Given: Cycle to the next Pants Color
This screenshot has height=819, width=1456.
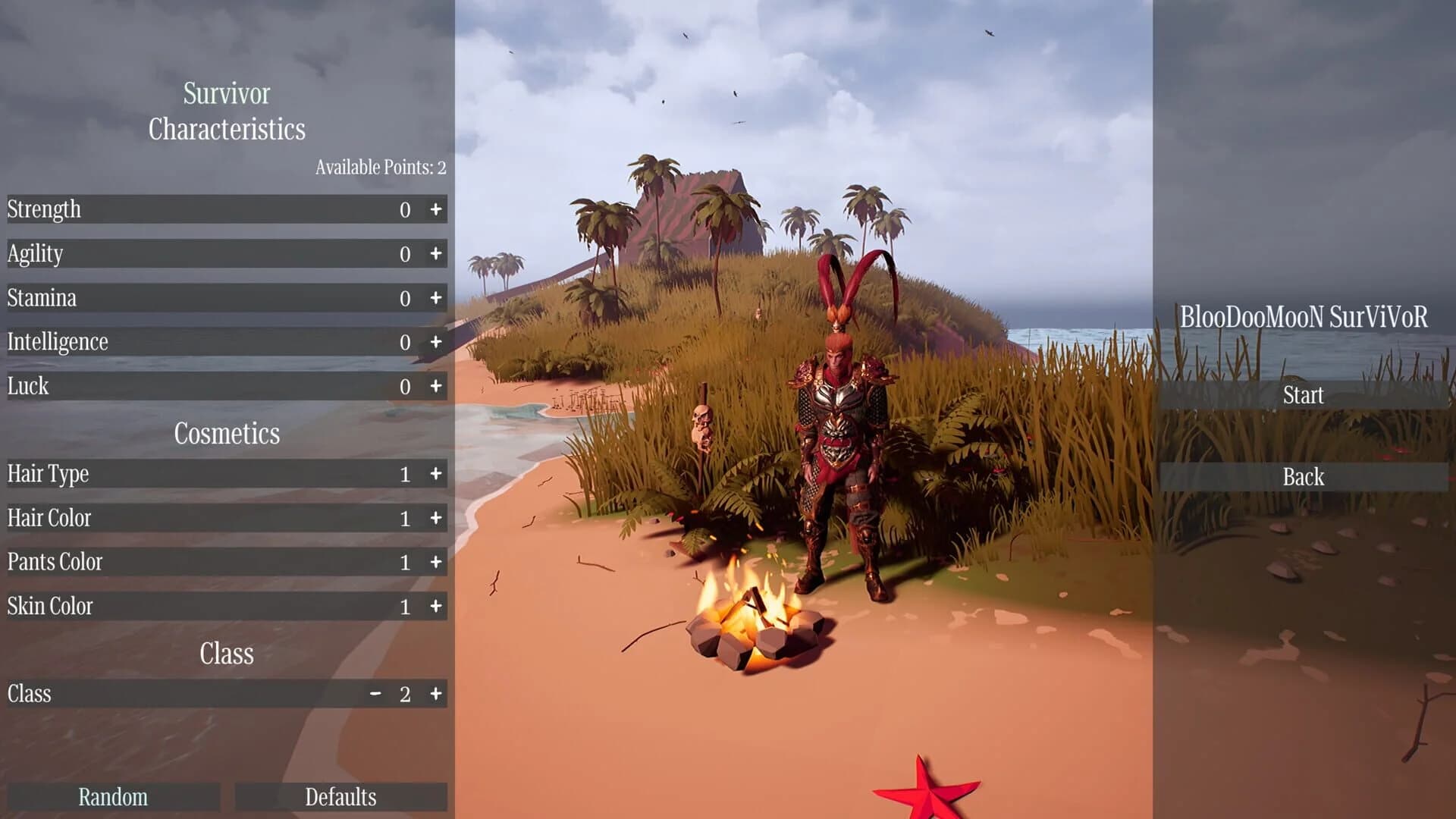Looking at the screenshot, I should click(436, 562).
